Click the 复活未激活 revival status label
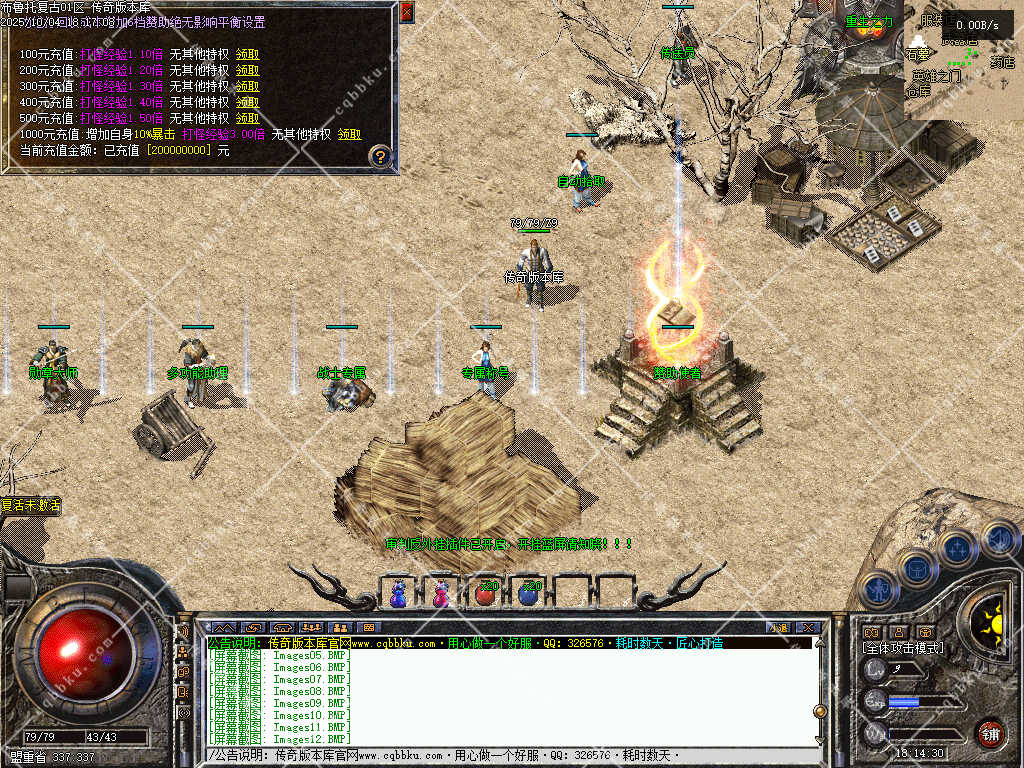 pyautogui.click(x=32, y=506)
